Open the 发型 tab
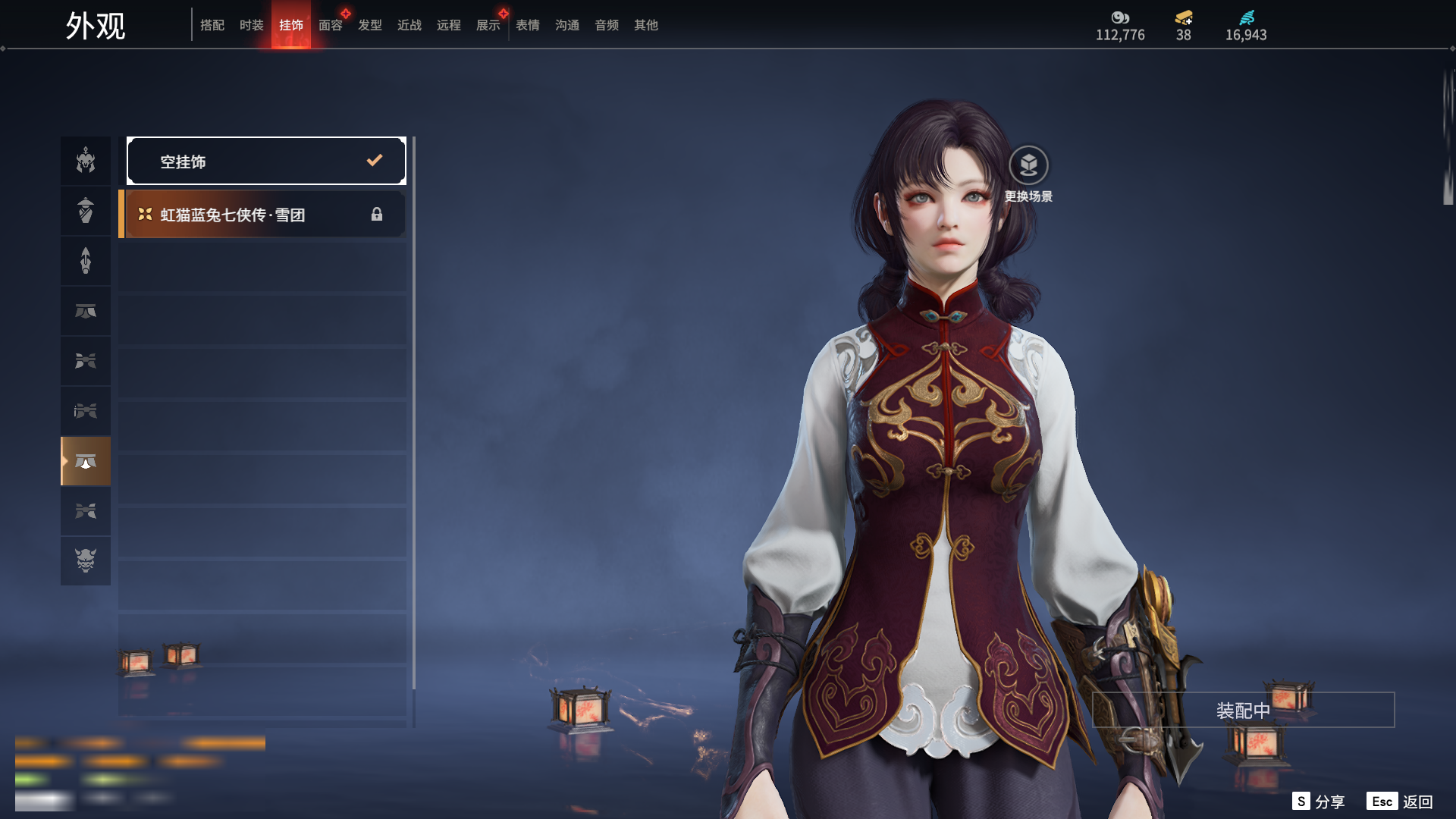The image size is (1456, 819). 370,25
